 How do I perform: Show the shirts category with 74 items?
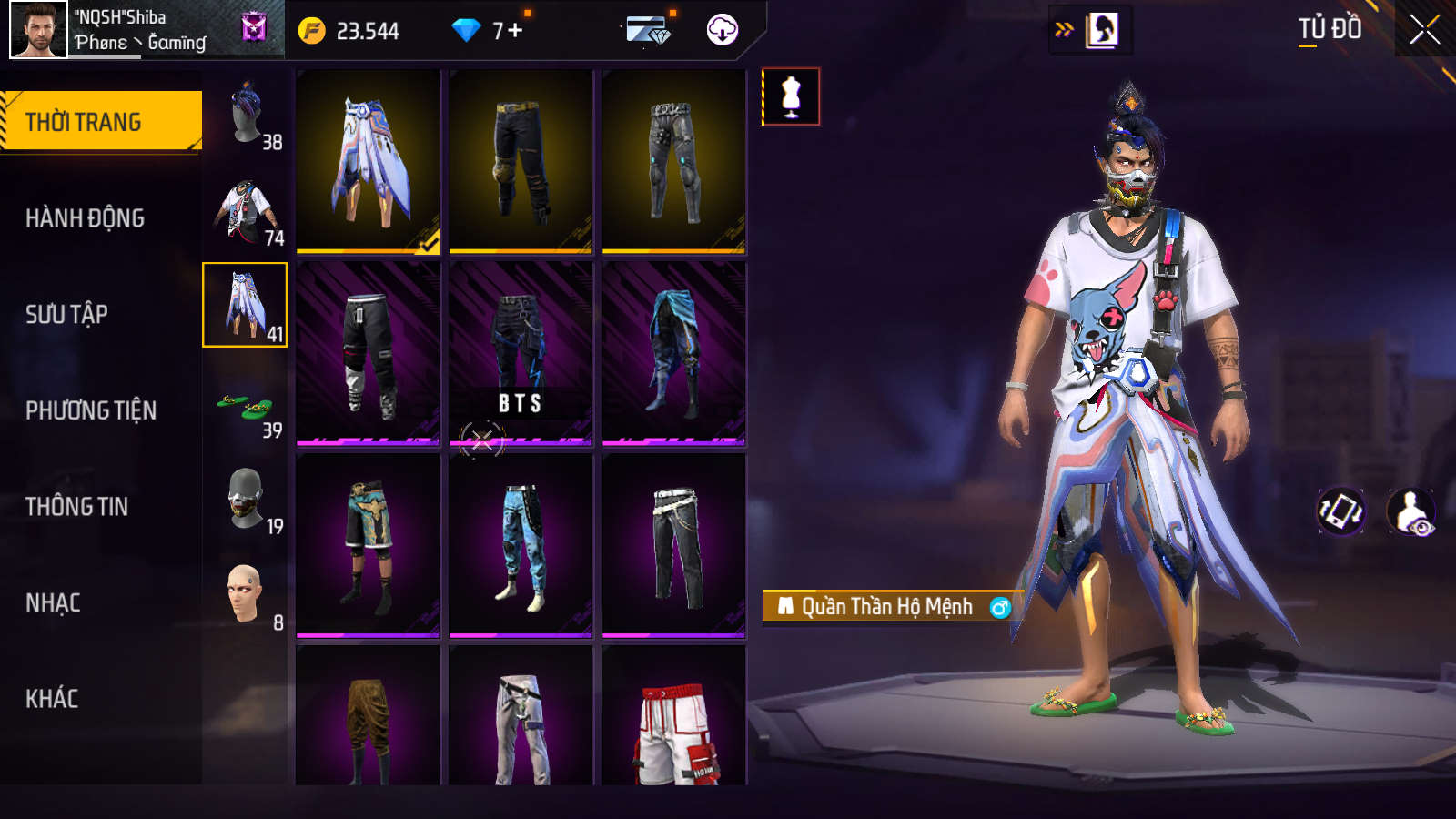click(x=246, y=209)
